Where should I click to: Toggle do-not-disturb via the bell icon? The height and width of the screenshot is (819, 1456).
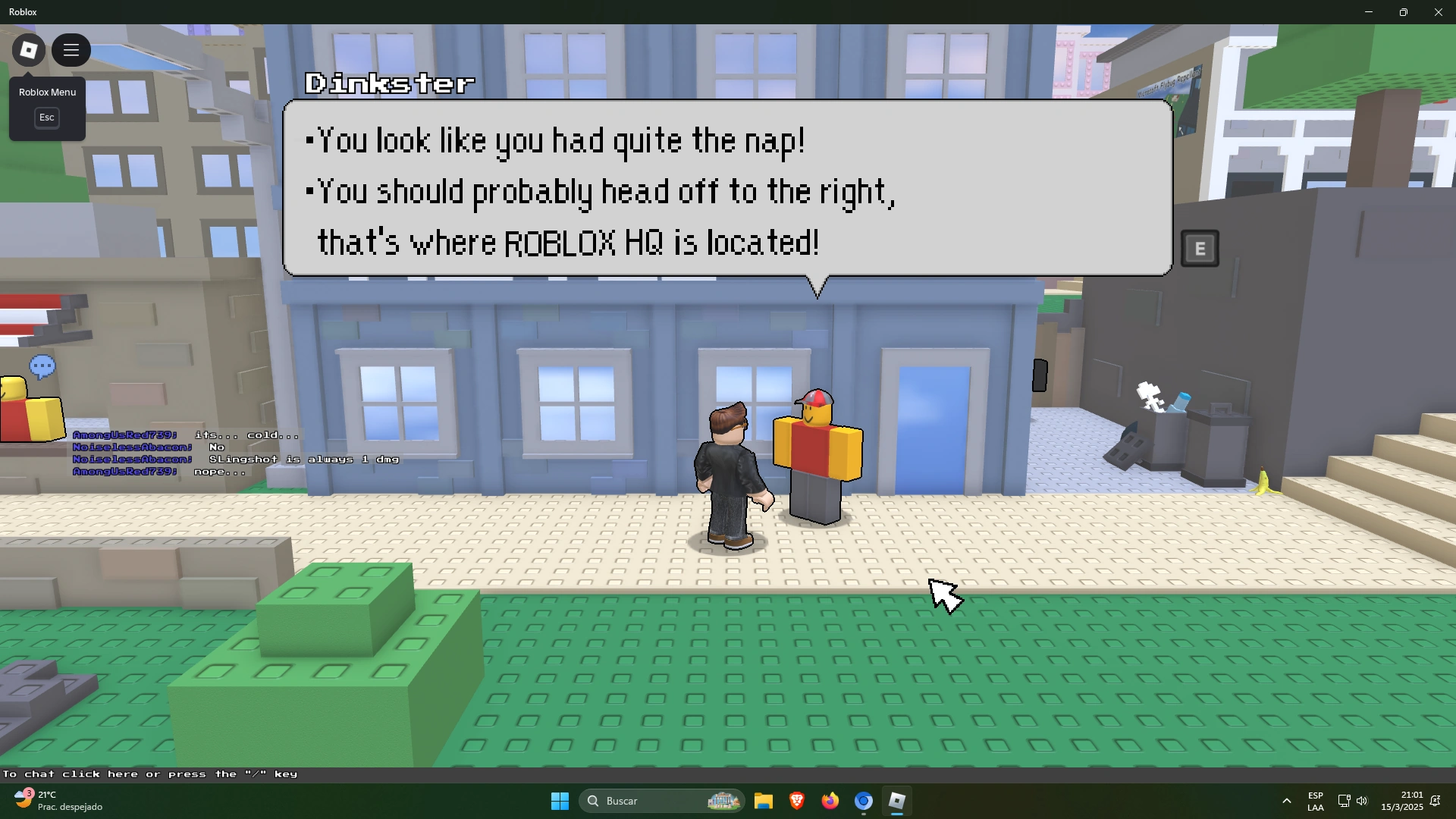point(1436,800)
